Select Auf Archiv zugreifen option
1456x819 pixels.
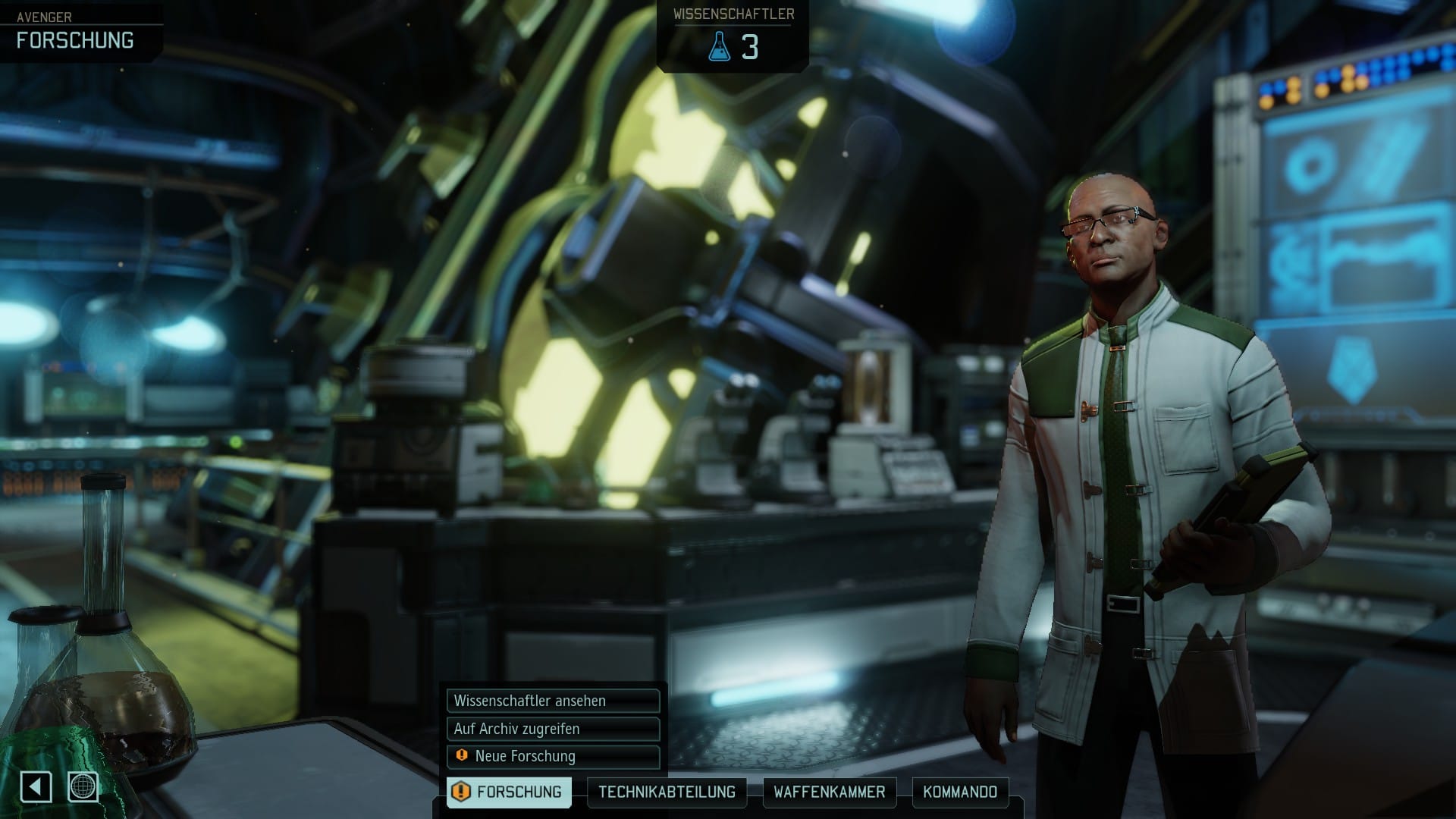point(553,729)
